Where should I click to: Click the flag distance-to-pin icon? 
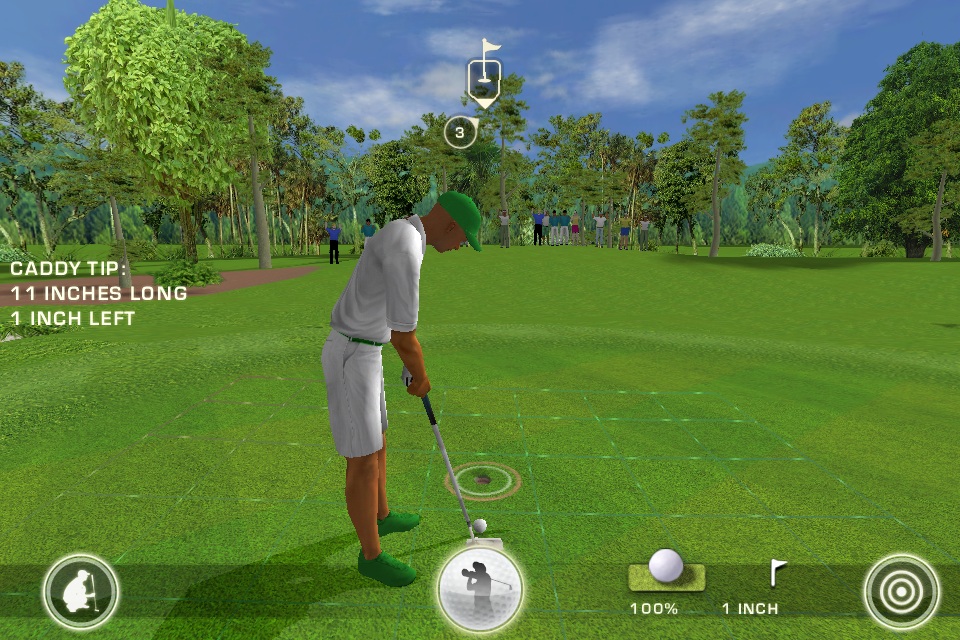pyautogui.click(x=777, y=572)
